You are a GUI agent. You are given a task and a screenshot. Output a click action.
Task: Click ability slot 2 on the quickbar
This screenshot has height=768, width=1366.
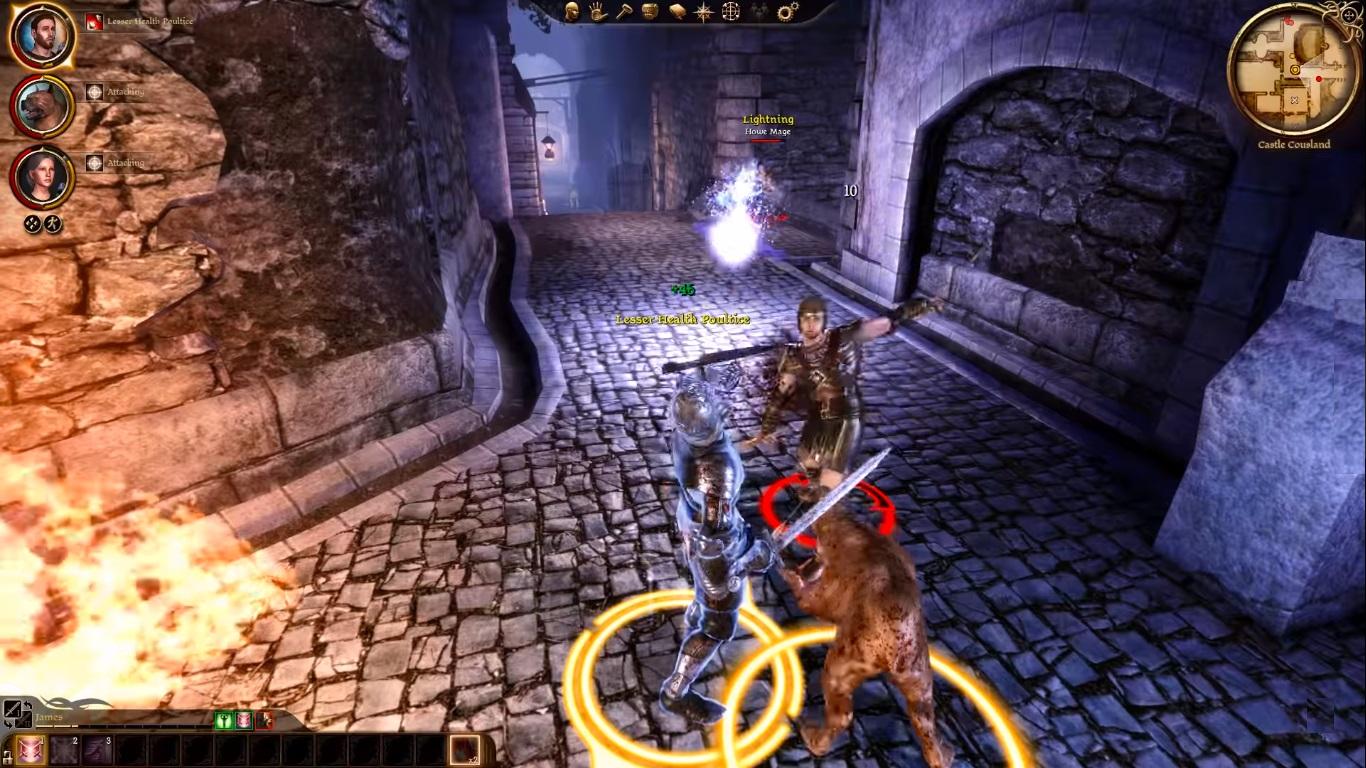66,749
